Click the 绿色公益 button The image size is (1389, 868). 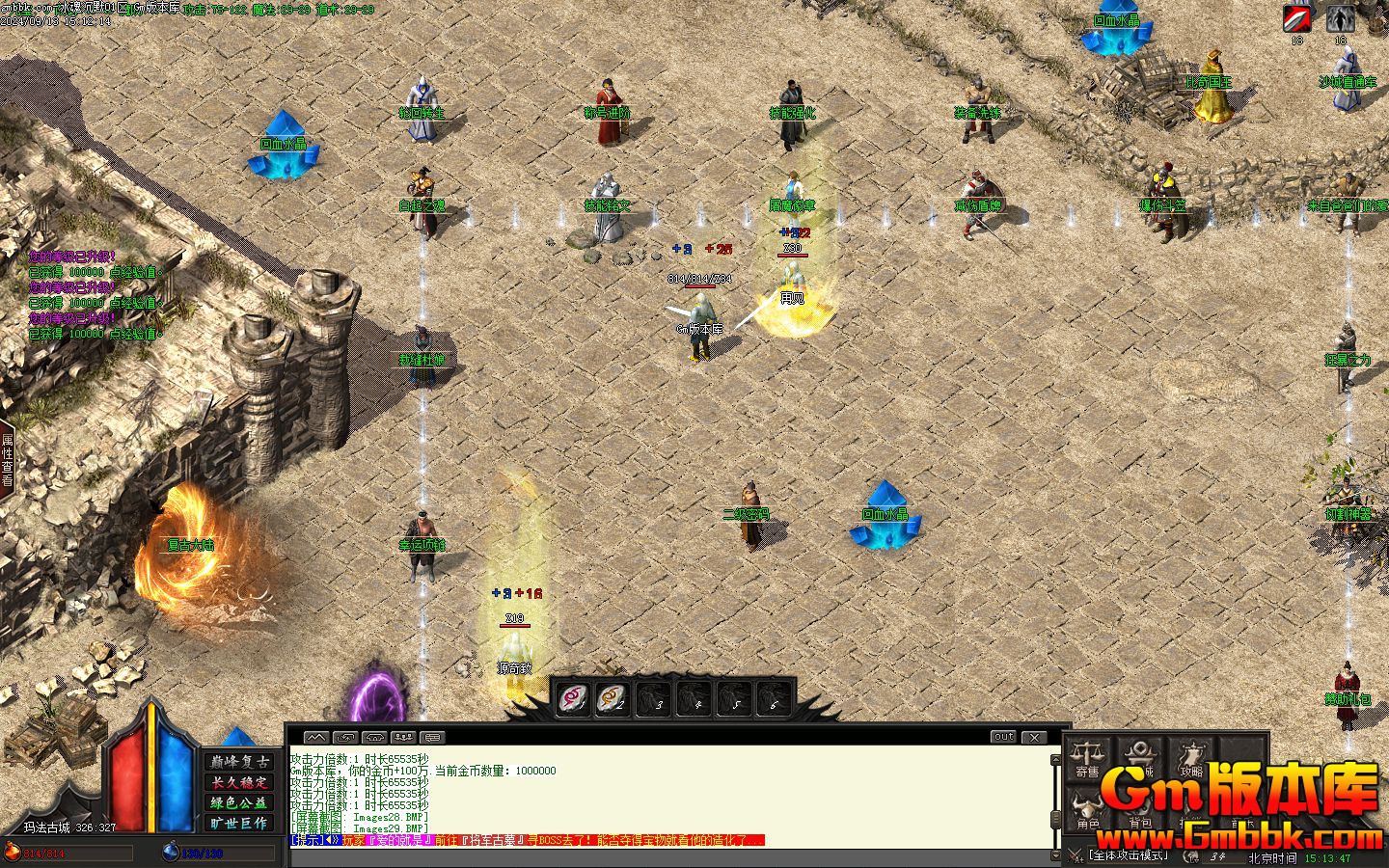point(238,802)
